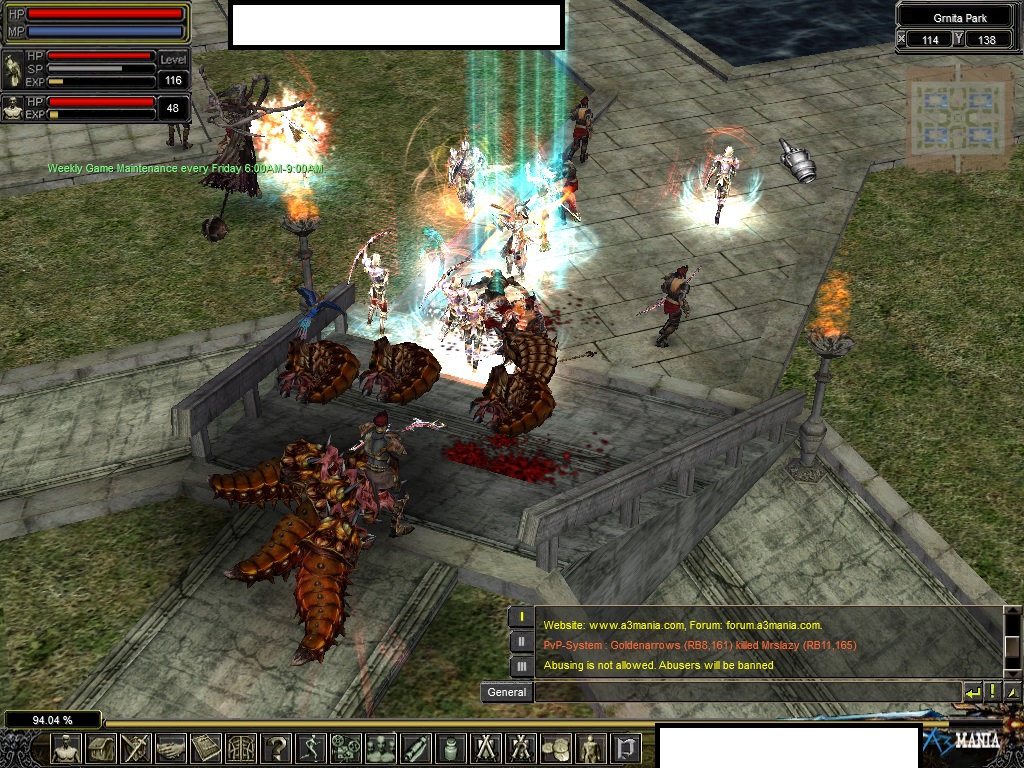Open the three-heads party icon
1024x768 pixels.
pos(381,748)
